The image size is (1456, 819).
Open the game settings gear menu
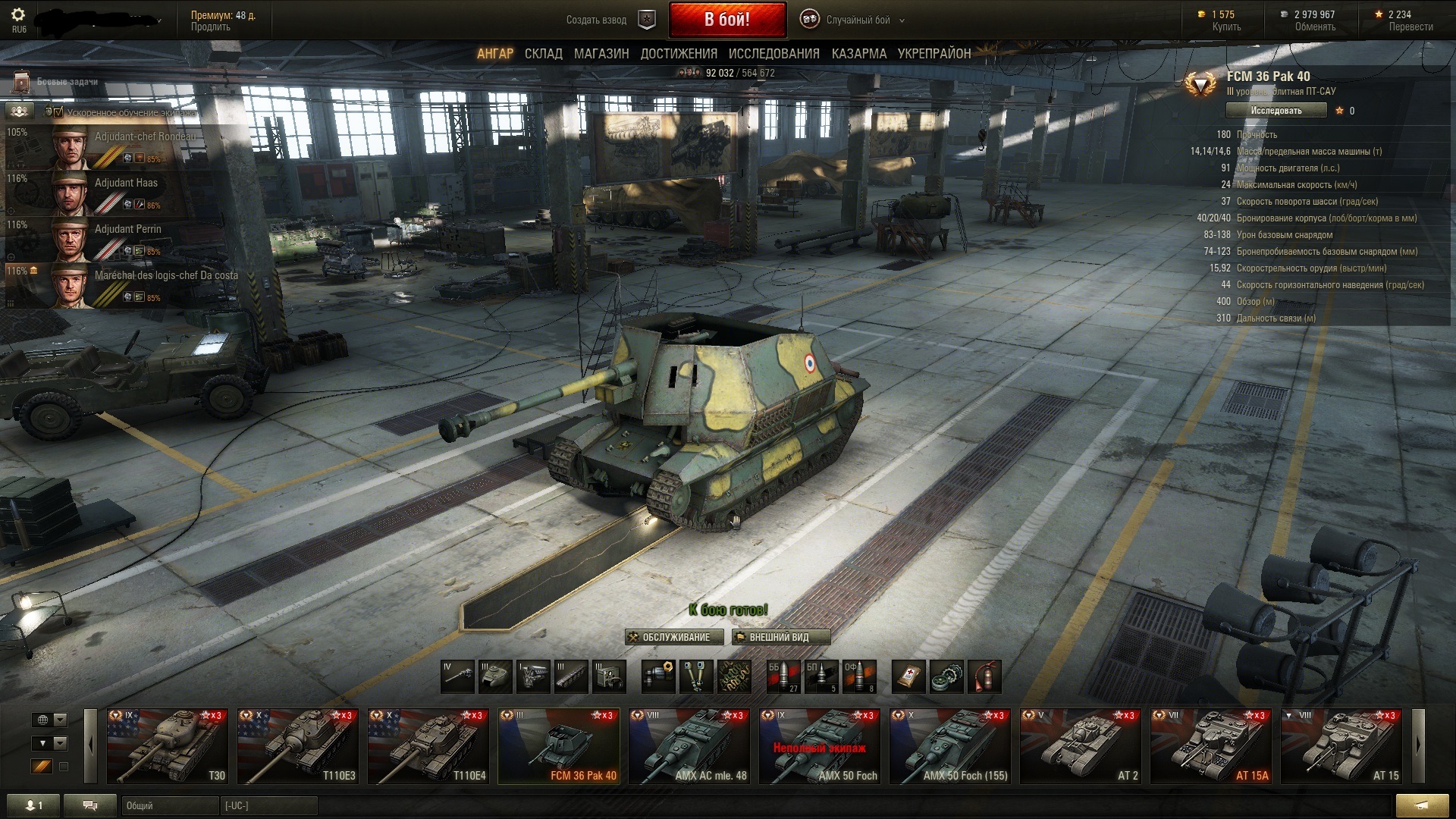click(18, 15)
